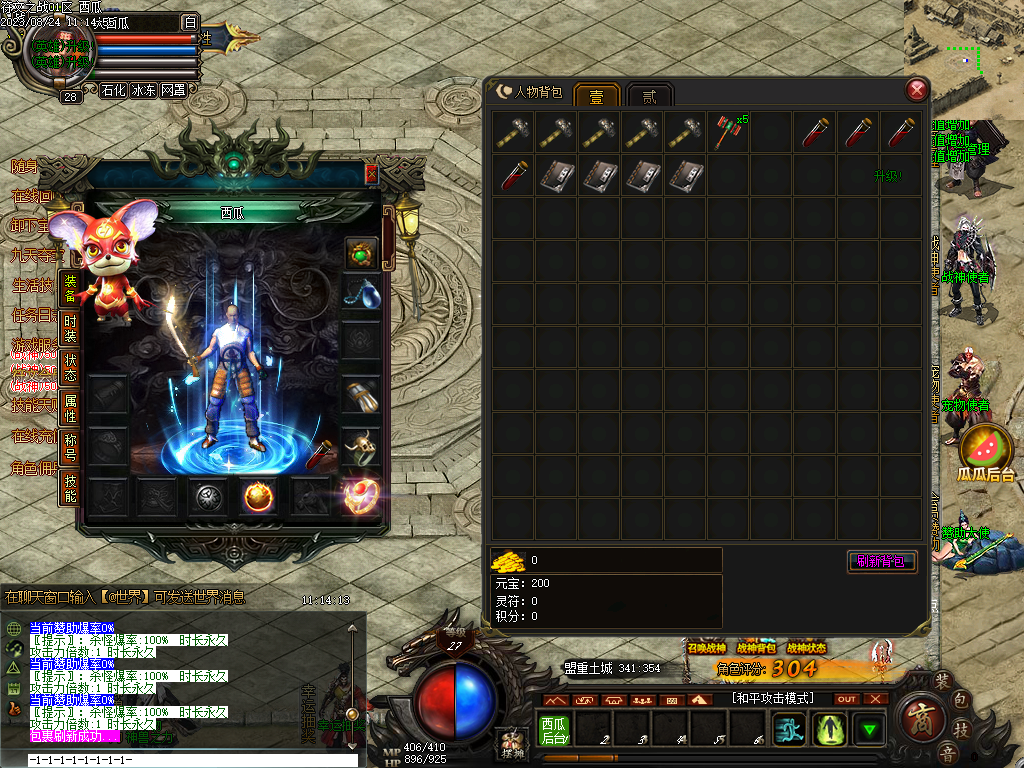View the 技能 skills tab

pos(70,488)
